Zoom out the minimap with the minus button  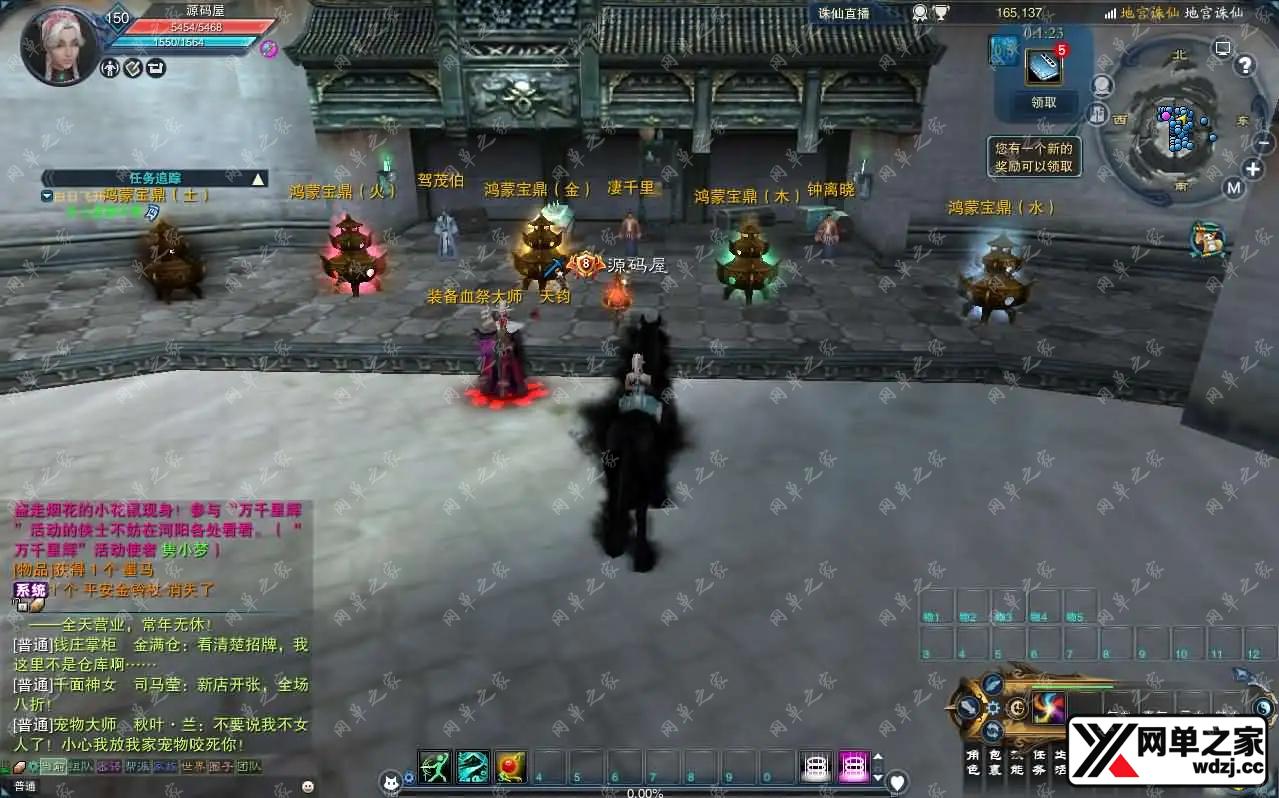click(1263, 143)
